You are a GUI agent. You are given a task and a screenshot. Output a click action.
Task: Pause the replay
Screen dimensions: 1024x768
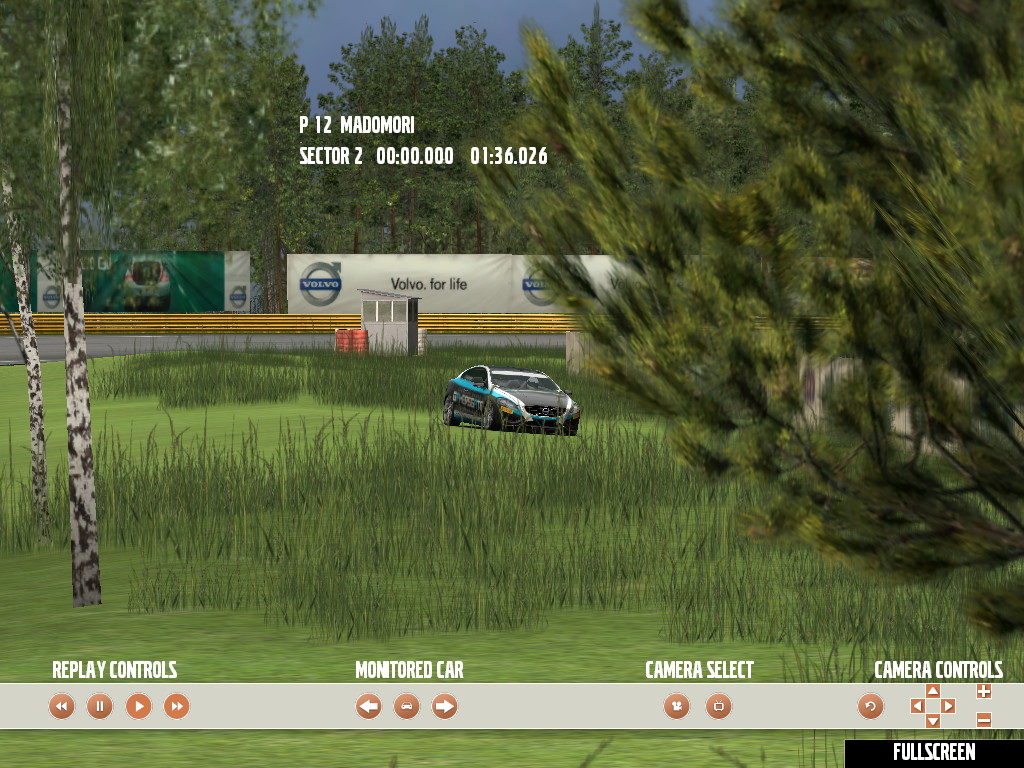[x=100, y=707]
